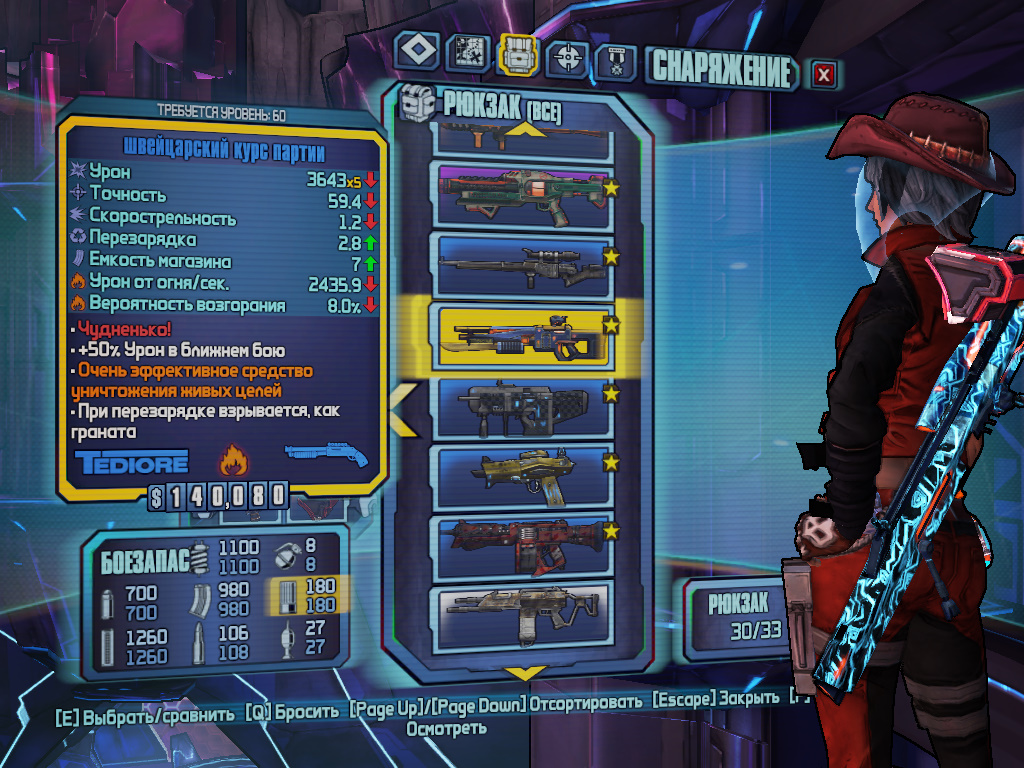Choose the camo weapon on white background

tap(520, 616)
